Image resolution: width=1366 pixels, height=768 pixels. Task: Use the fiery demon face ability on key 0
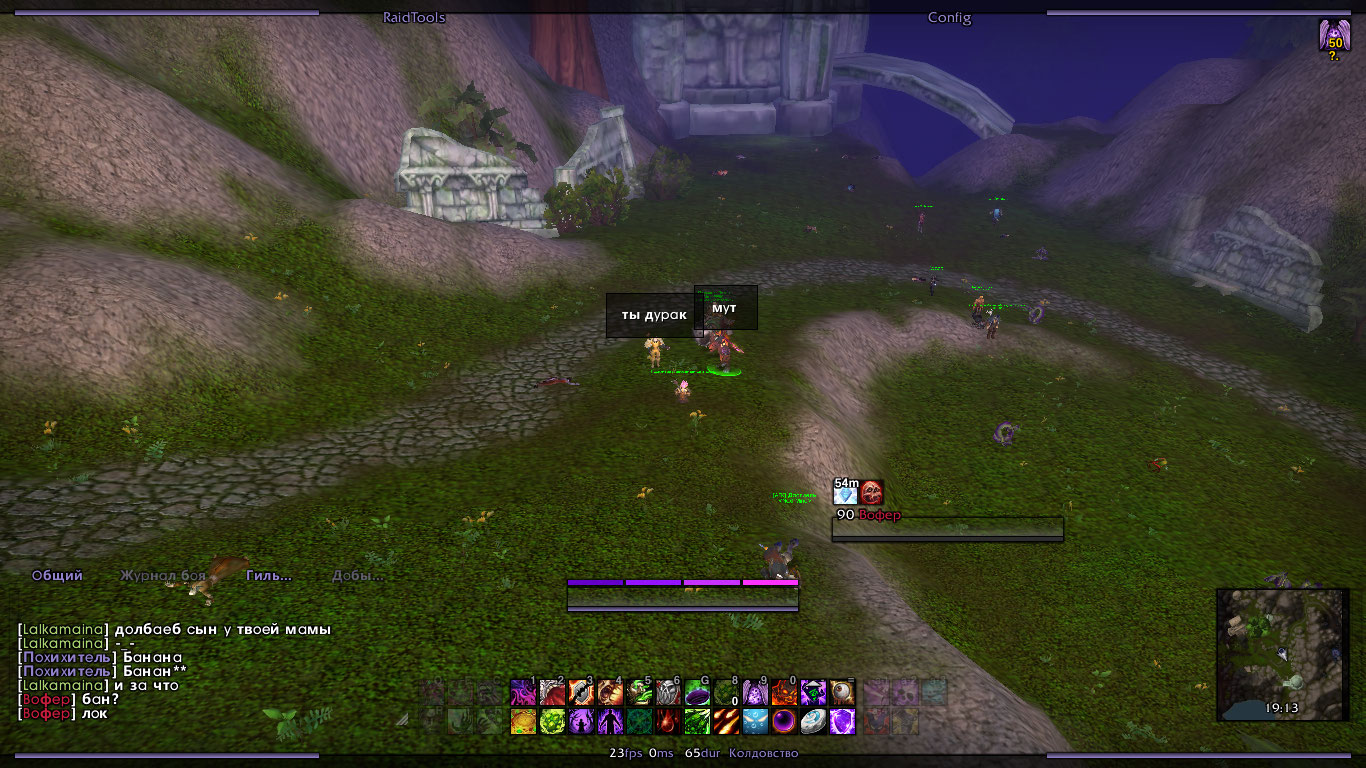point(784,692)
